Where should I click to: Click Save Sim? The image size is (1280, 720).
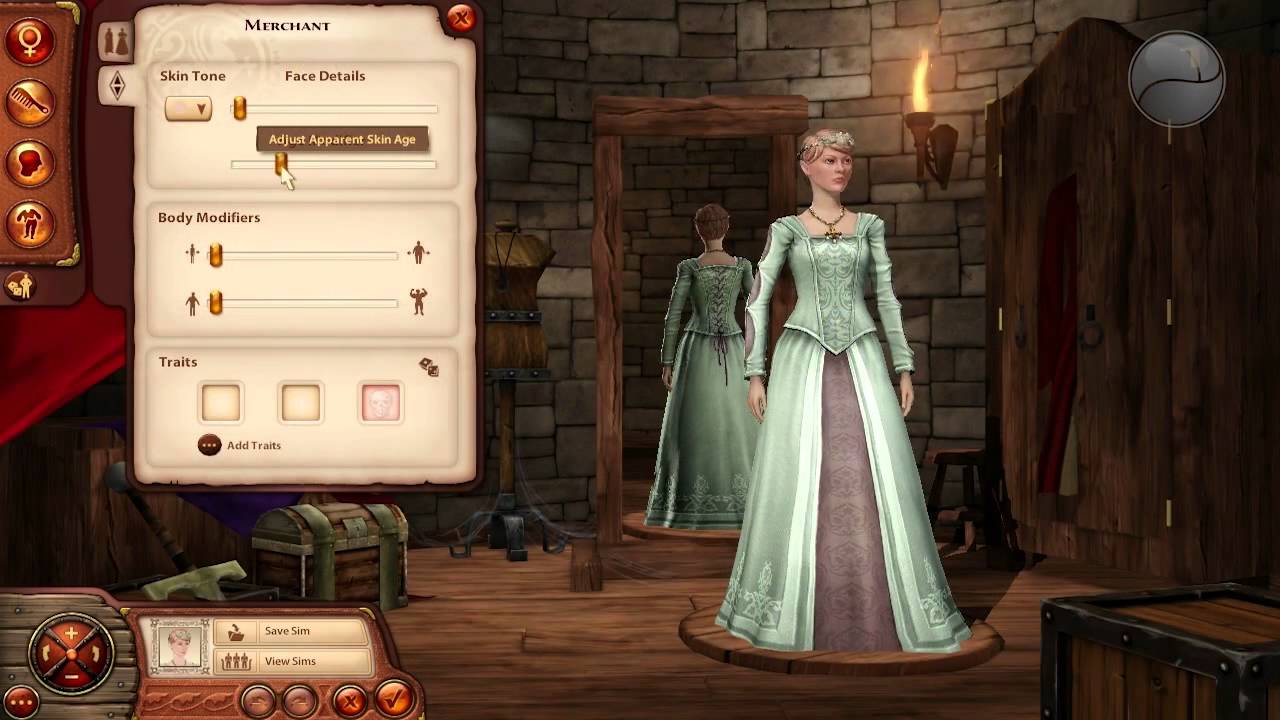(x=287, y=631)
